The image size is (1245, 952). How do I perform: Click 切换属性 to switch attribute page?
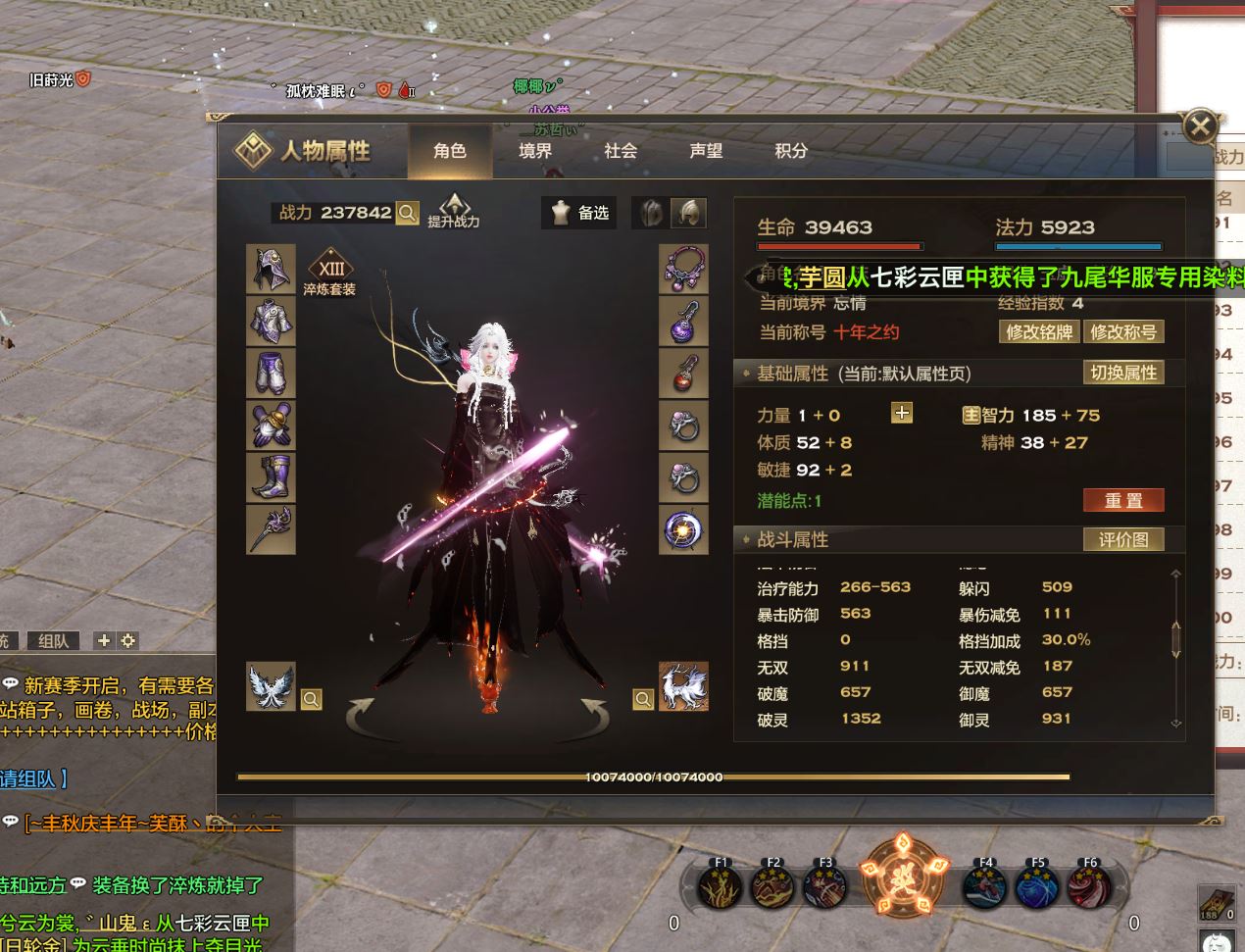click(1123, 373)
